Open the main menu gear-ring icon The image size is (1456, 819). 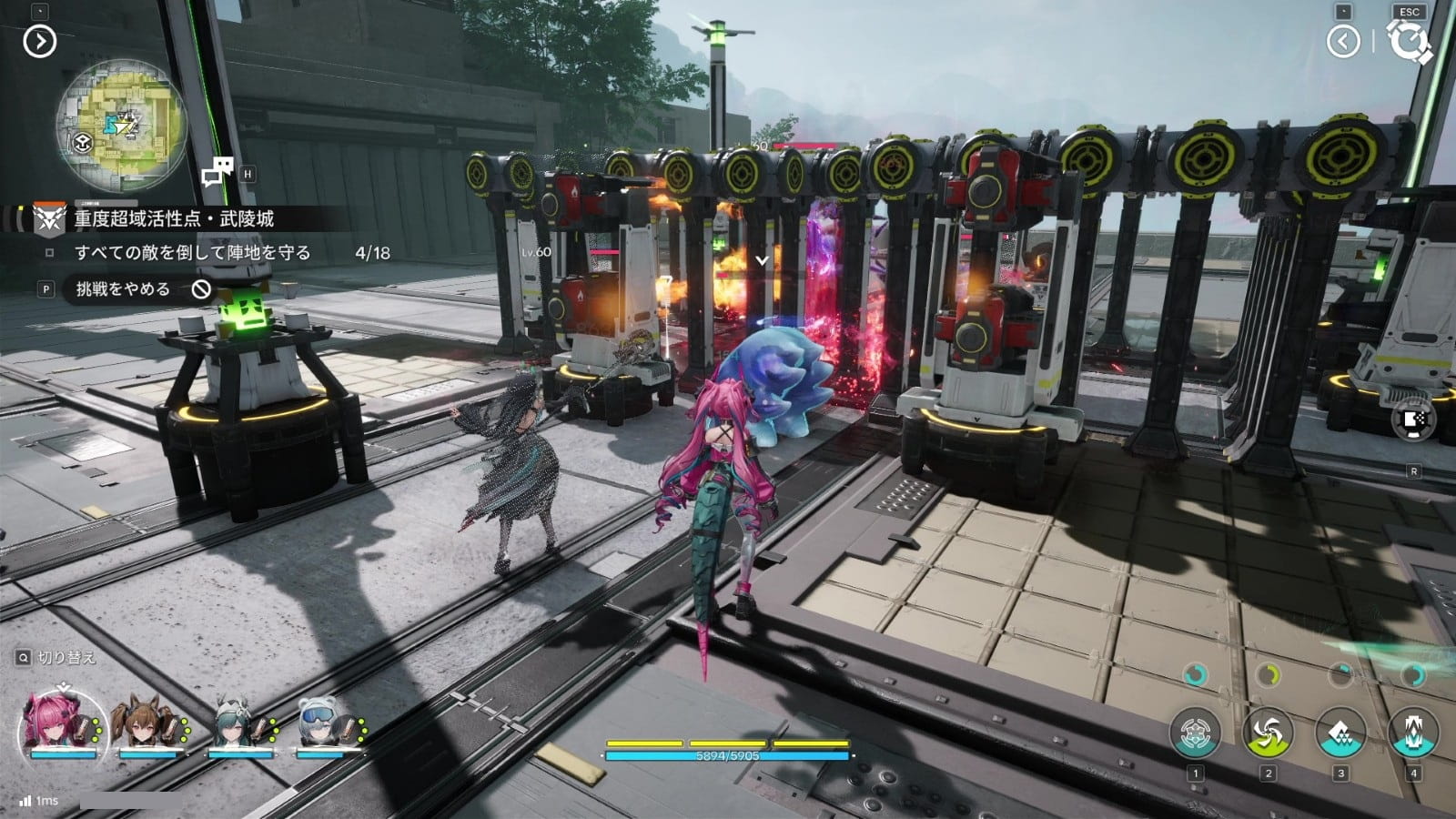point(1410,42)
